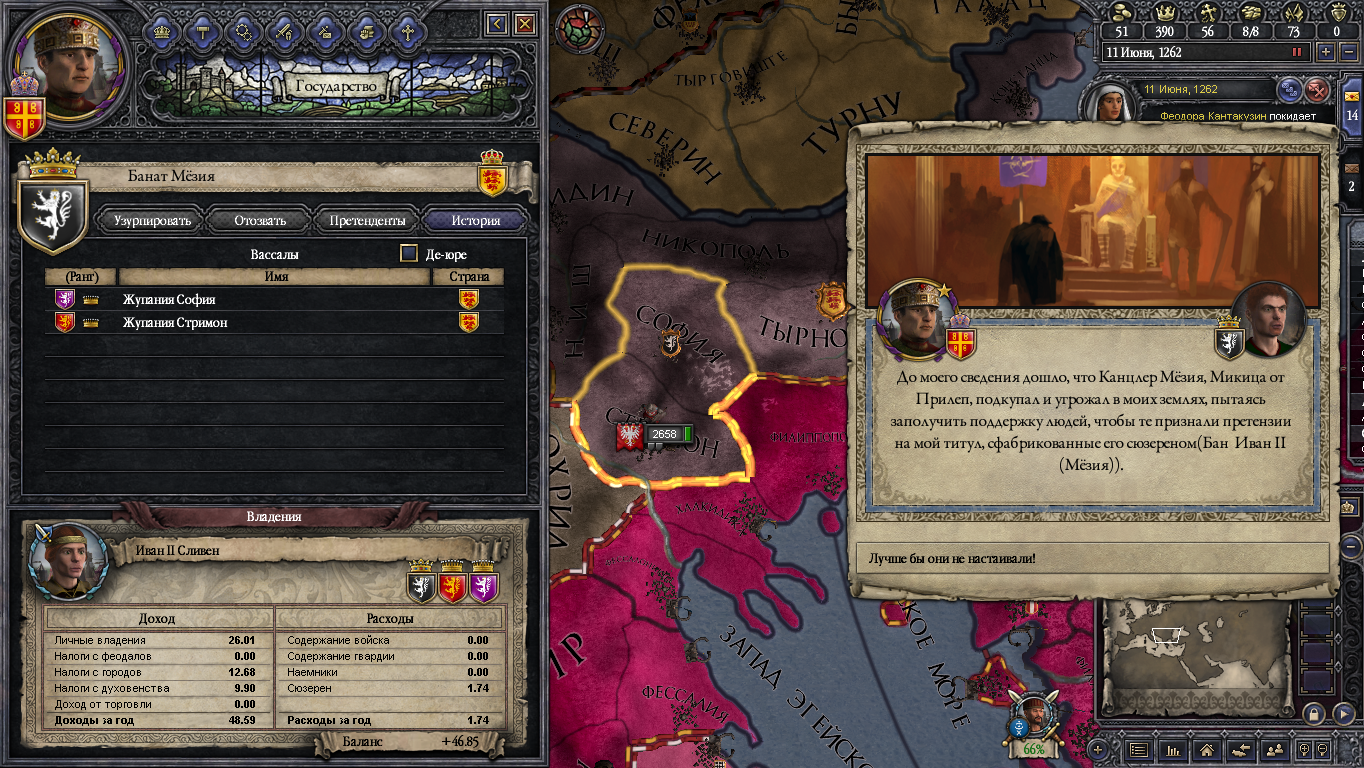Go back using the arrow button
Screen dimensions: 1364x768
(496, 23)
